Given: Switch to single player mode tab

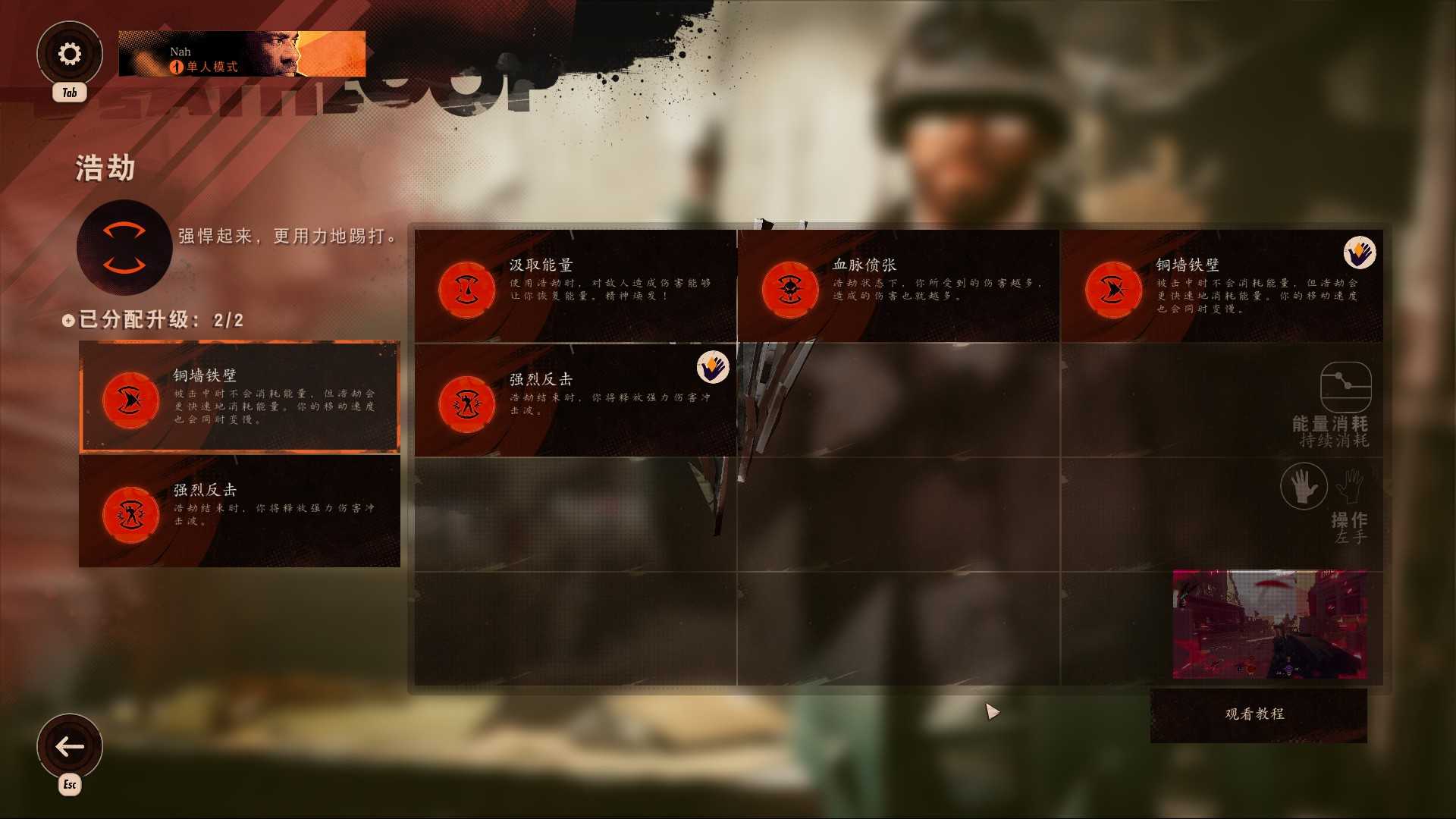Looking at the screenshot, I should 205,66.
